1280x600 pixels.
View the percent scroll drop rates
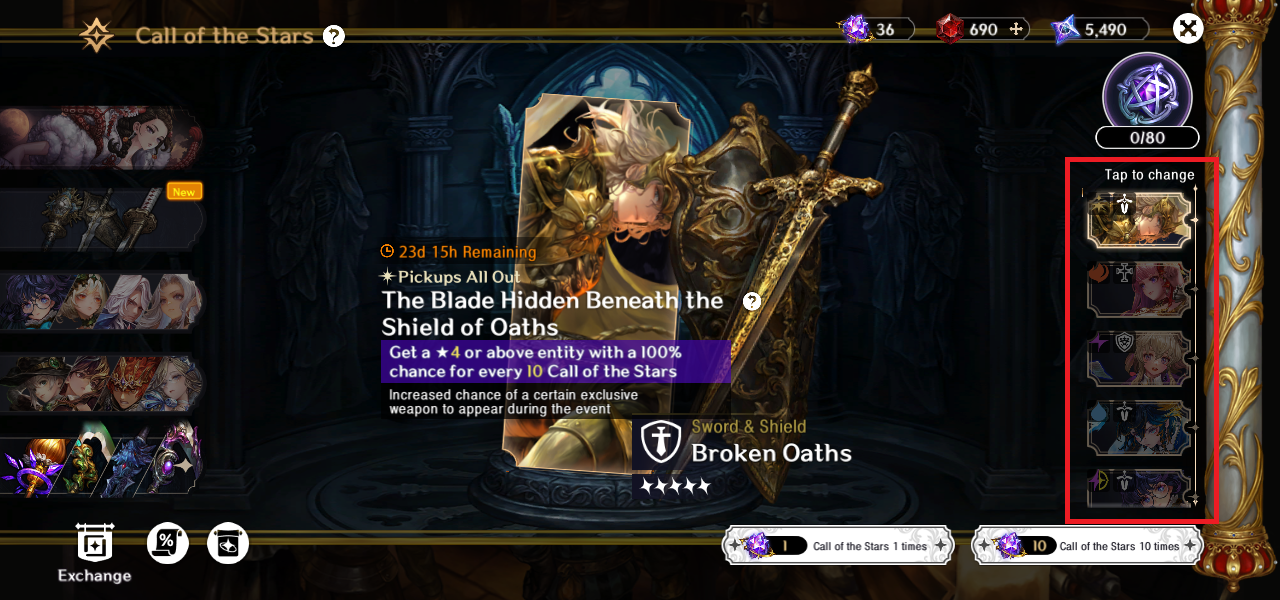tap(168, 543)
